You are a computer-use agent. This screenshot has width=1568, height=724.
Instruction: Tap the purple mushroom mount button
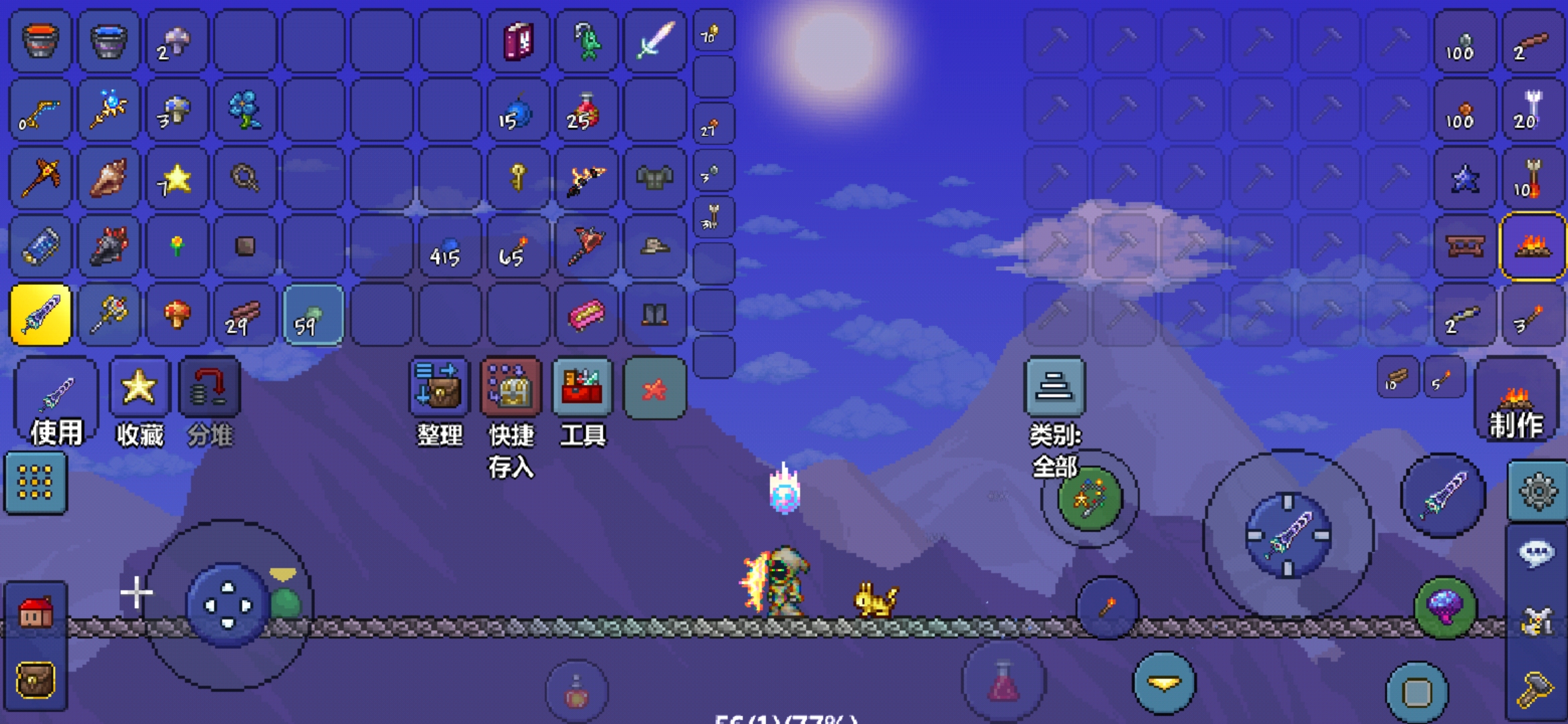pyautogui.click(x=1445, y=607)
